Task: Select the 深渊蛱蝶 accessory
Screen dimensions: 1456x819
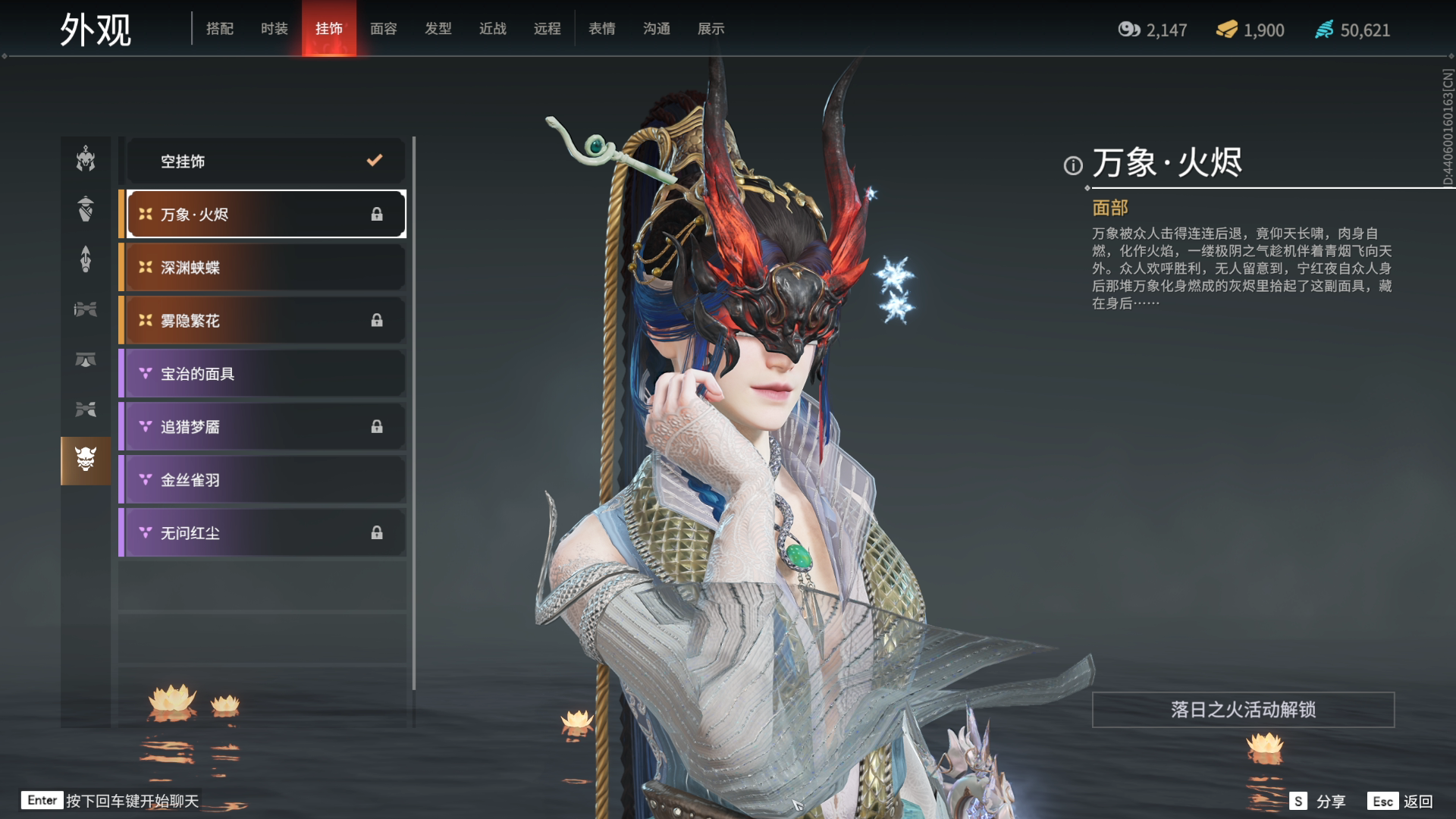Action: 265,267
